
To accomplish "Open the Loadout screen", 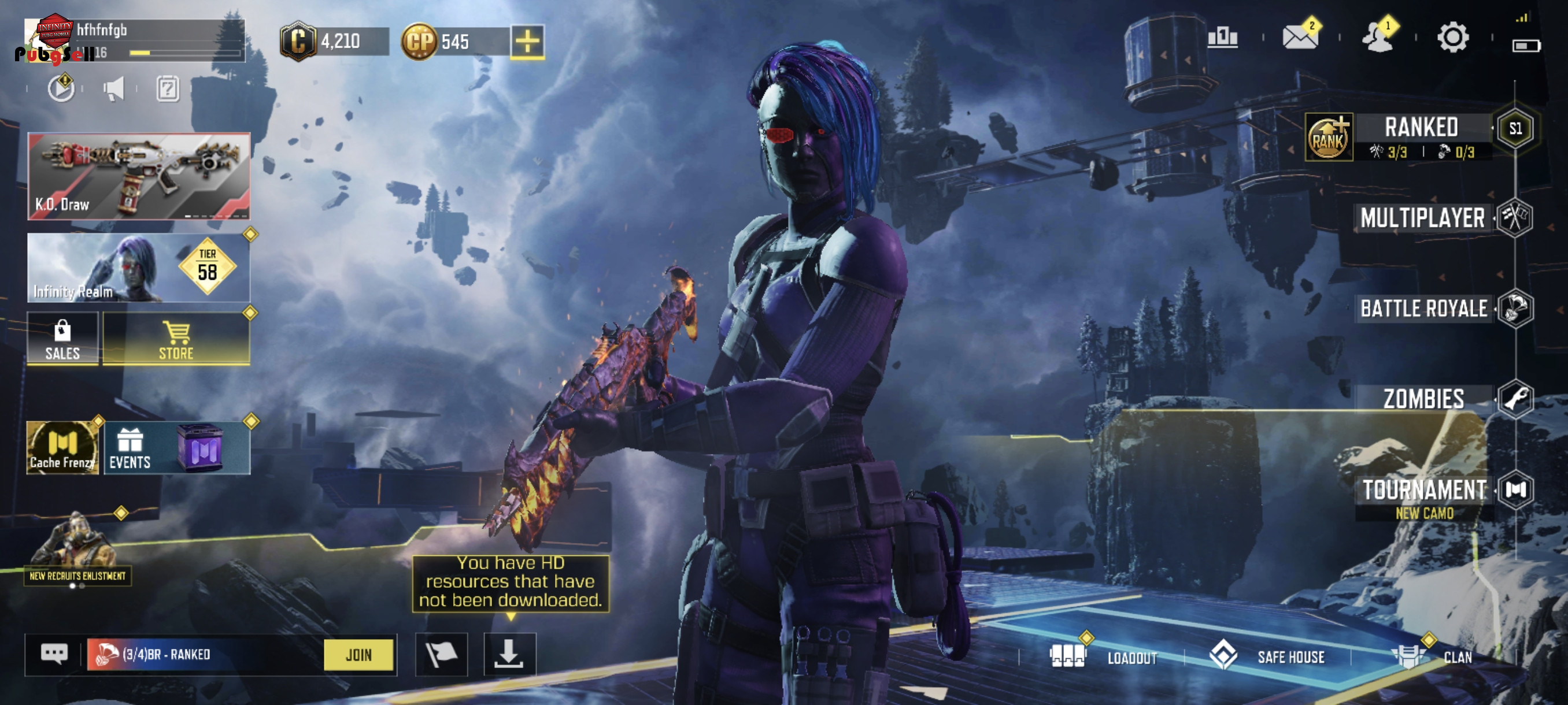I will coord(1103,657).
